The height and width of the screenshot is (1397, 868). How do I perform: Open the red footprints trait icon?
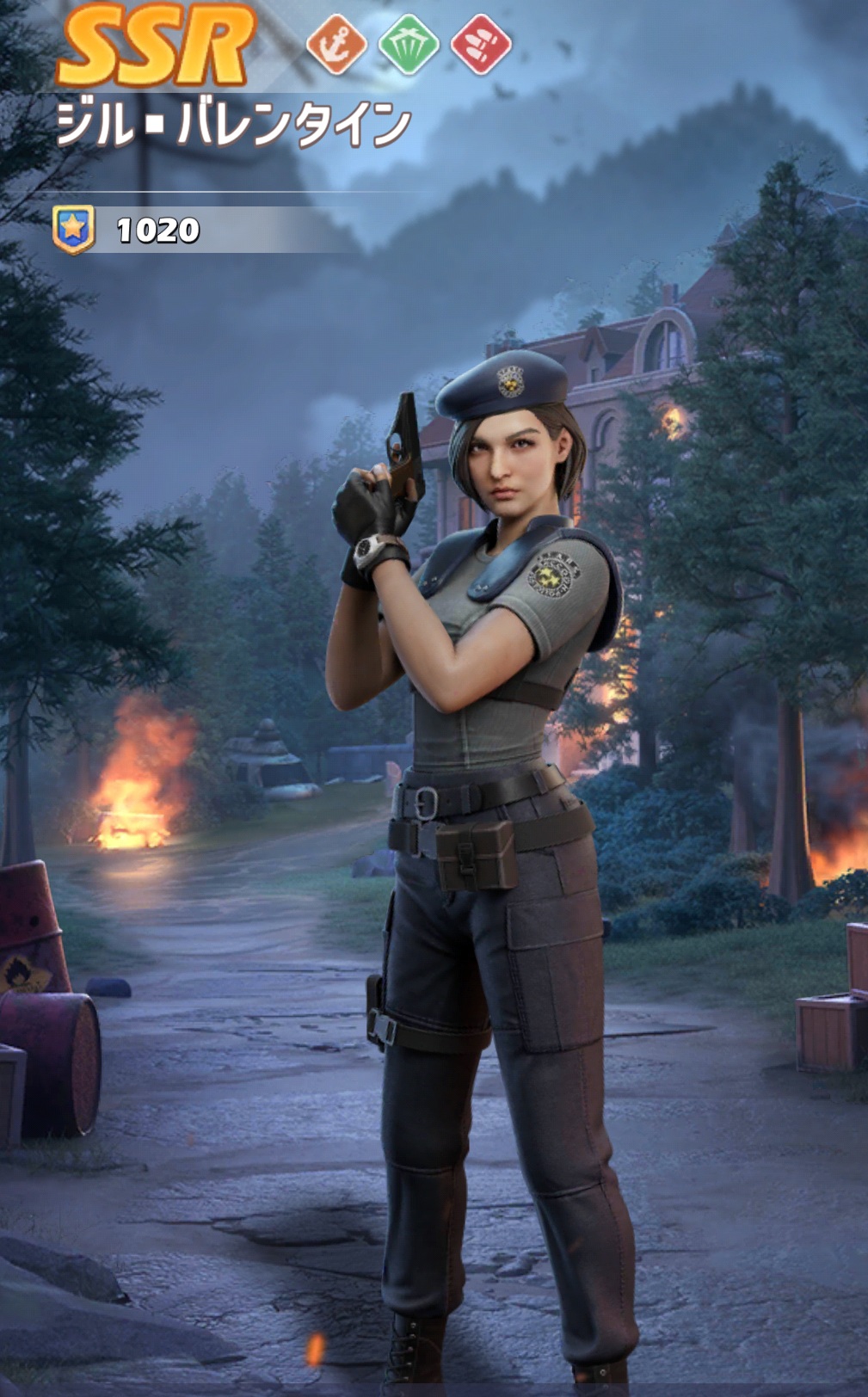(481, 44)
